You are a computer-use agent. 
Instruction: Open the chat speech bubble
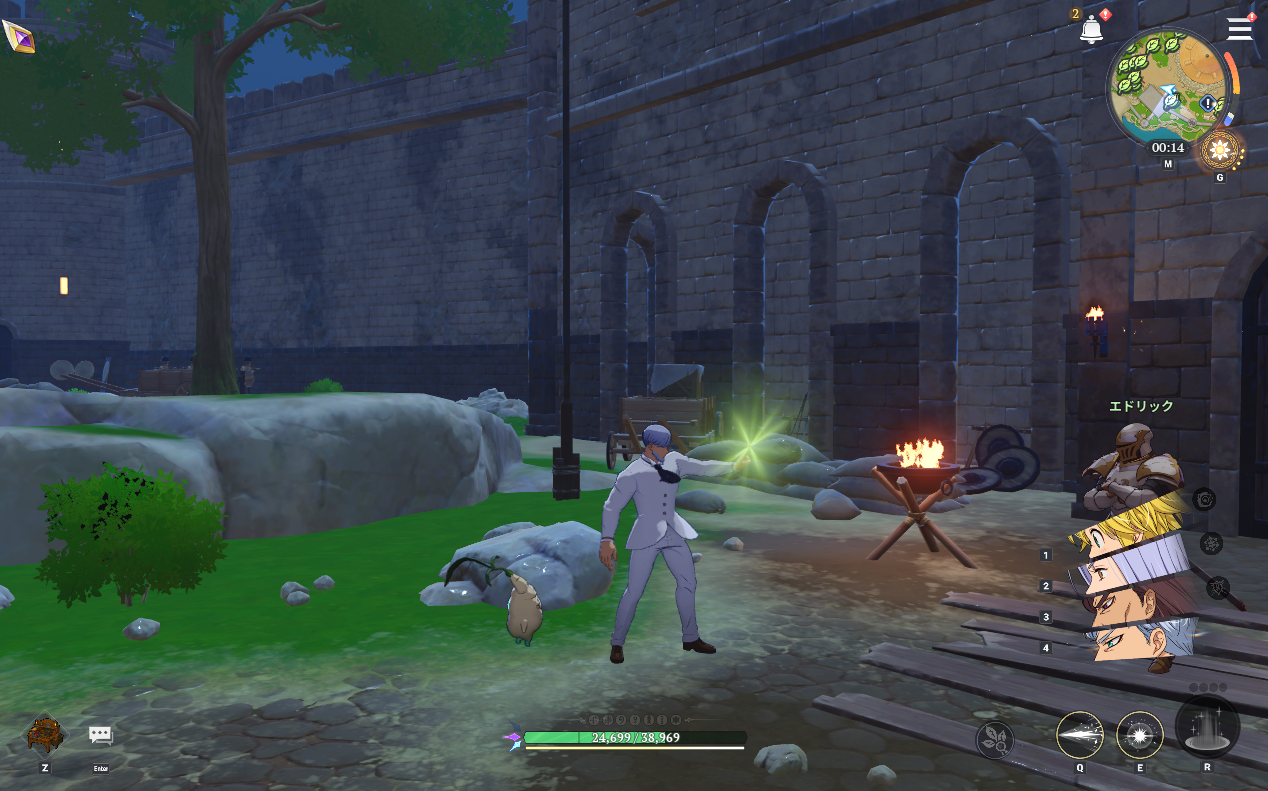click(100, 736)
